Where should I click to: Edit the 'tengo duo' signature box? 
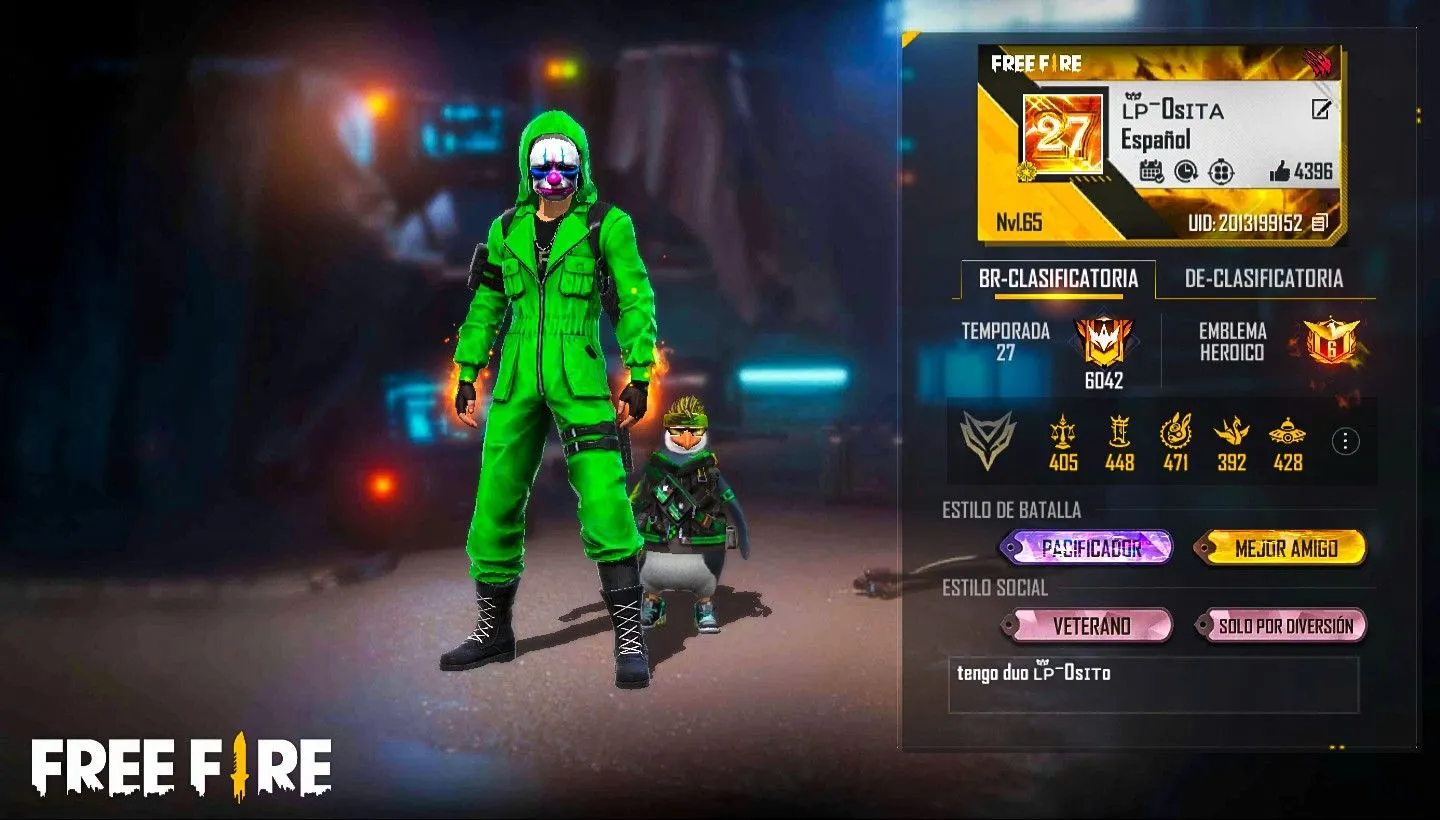point(1153,684)
